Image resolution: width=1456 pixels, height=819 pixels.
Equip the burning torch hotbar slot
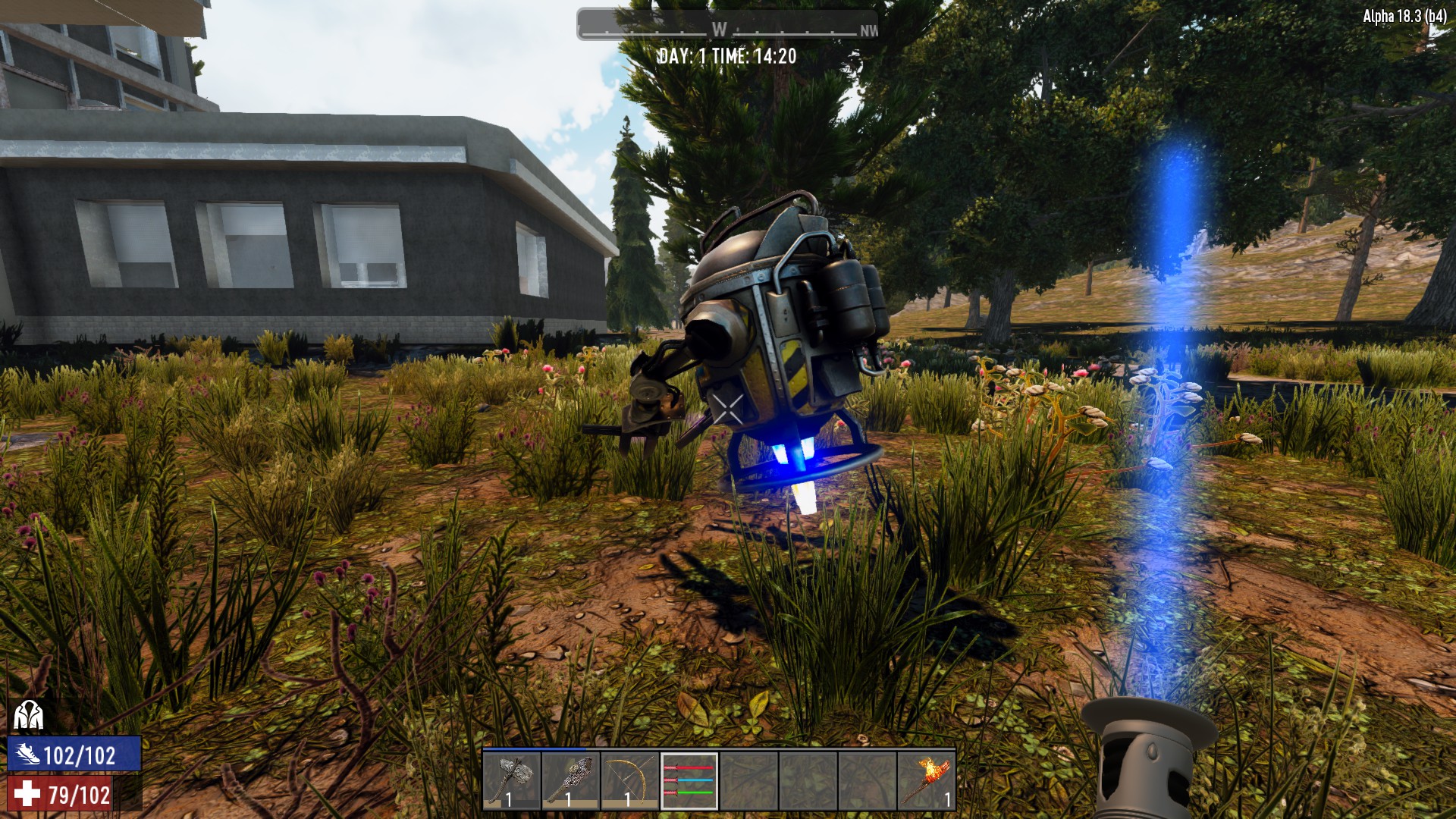tap(926, 780)
